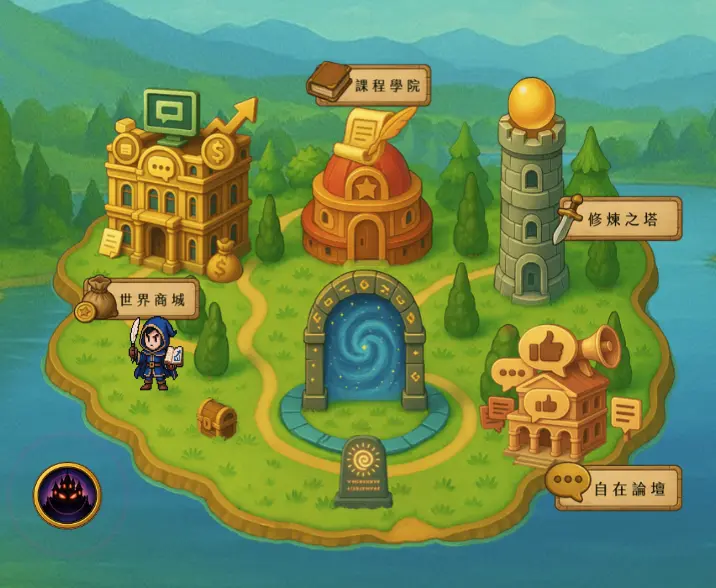The height and width of the screenshot is (588, 716).
Task: Open the 課程學院 course academy label
Action: point(388,87)
